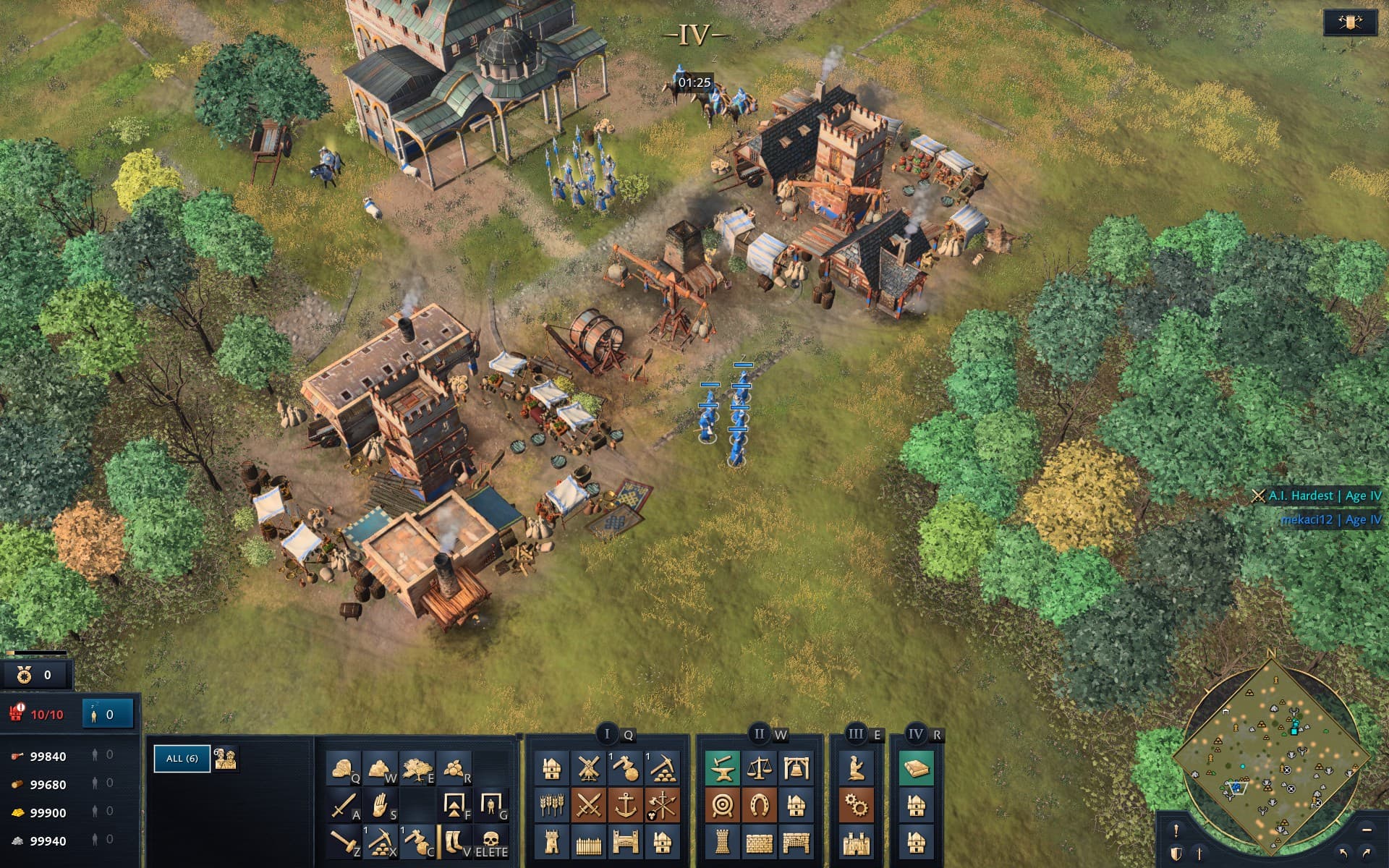Select the wheat farm building

(551, 805)
